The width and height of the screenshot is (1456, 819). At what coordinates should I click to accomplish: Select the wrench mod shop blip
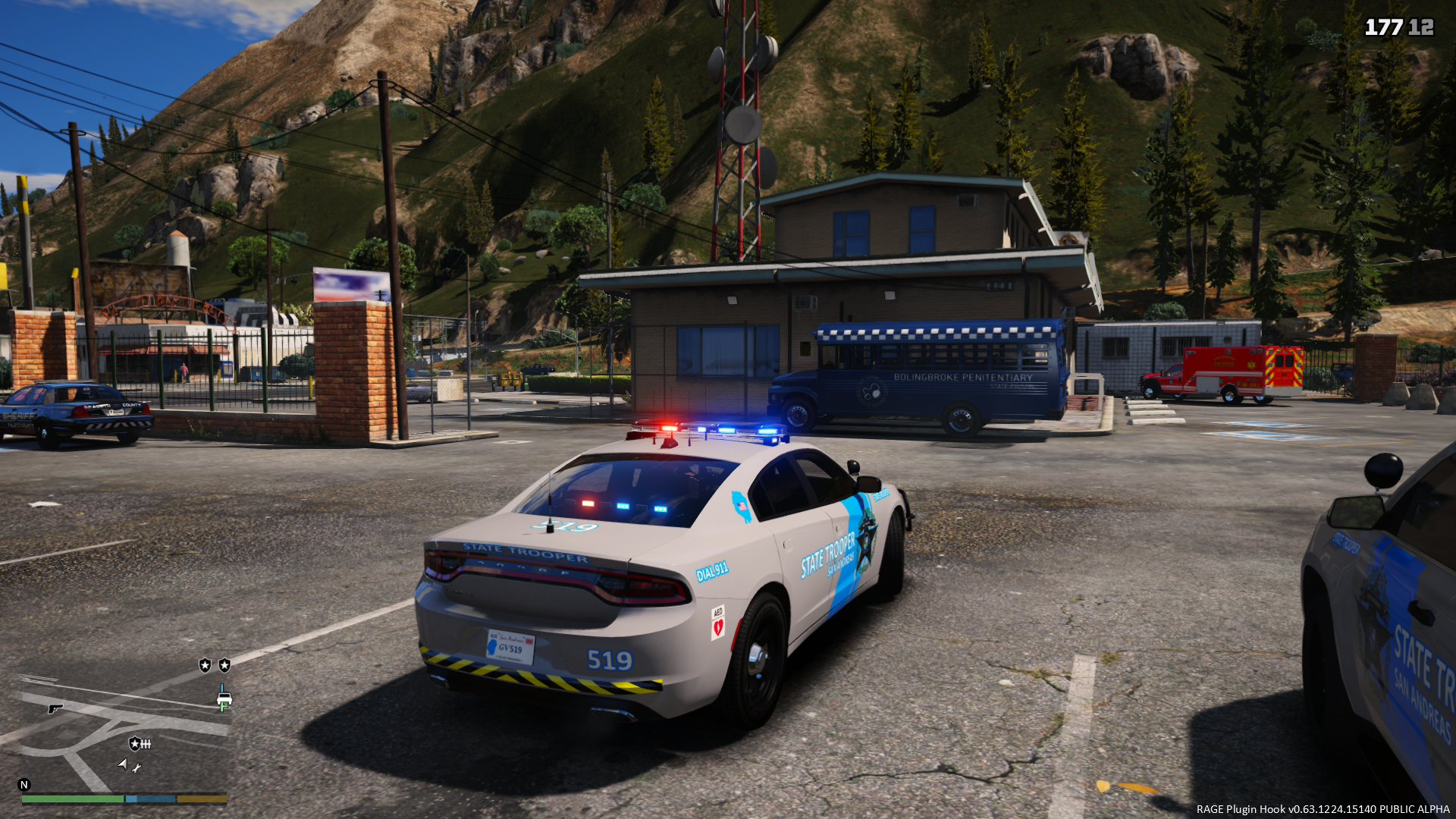[136, 768]
